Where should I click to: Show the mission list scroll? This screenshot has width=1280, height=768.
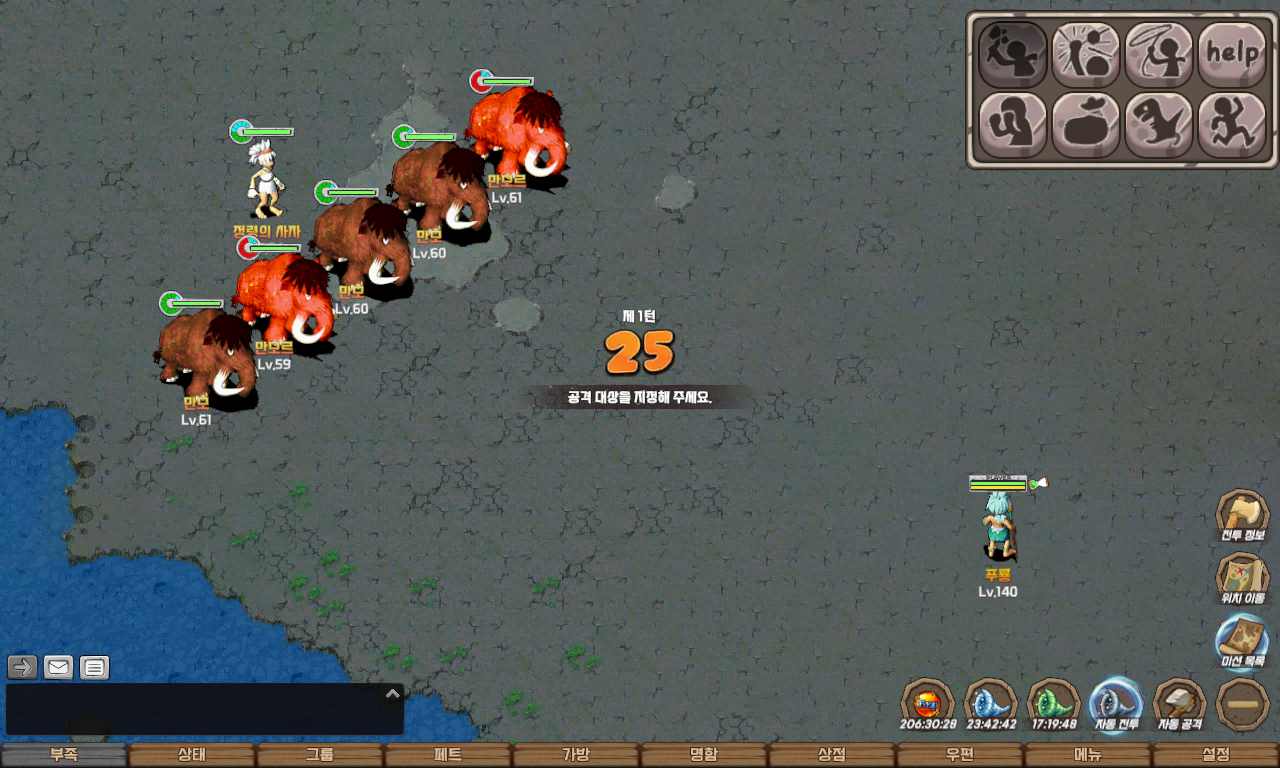click(x=1242, y=640)
